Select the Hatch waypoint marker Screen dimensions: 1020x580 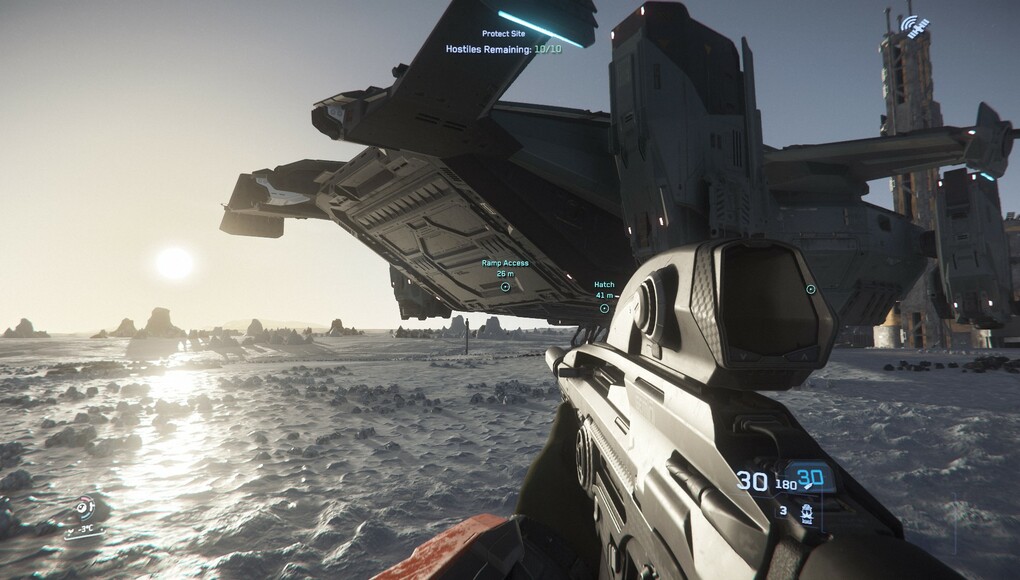click(604, 308)
